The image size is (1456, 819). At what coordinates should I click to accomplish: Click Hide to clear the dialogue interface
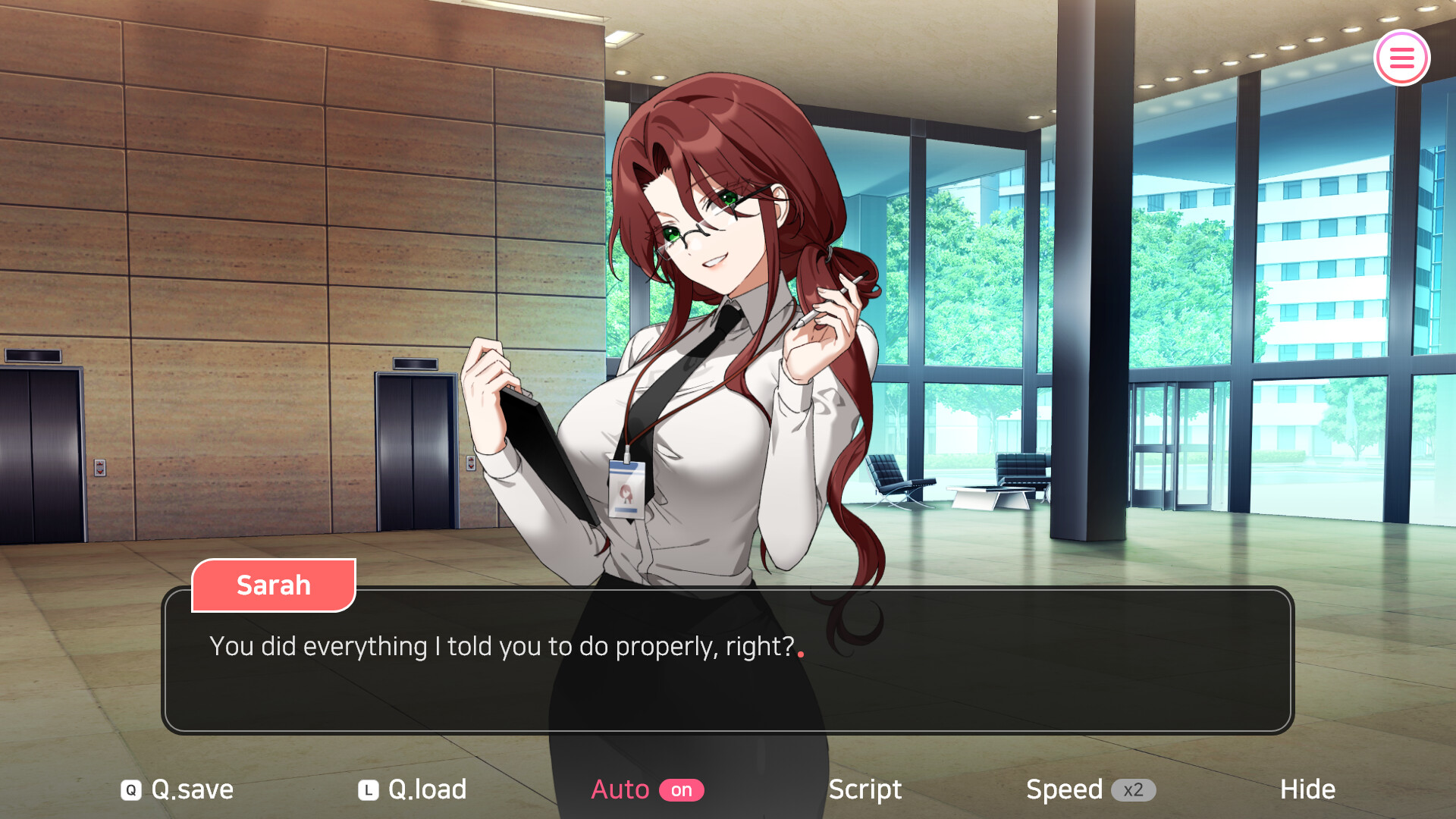click(1307, 789)
